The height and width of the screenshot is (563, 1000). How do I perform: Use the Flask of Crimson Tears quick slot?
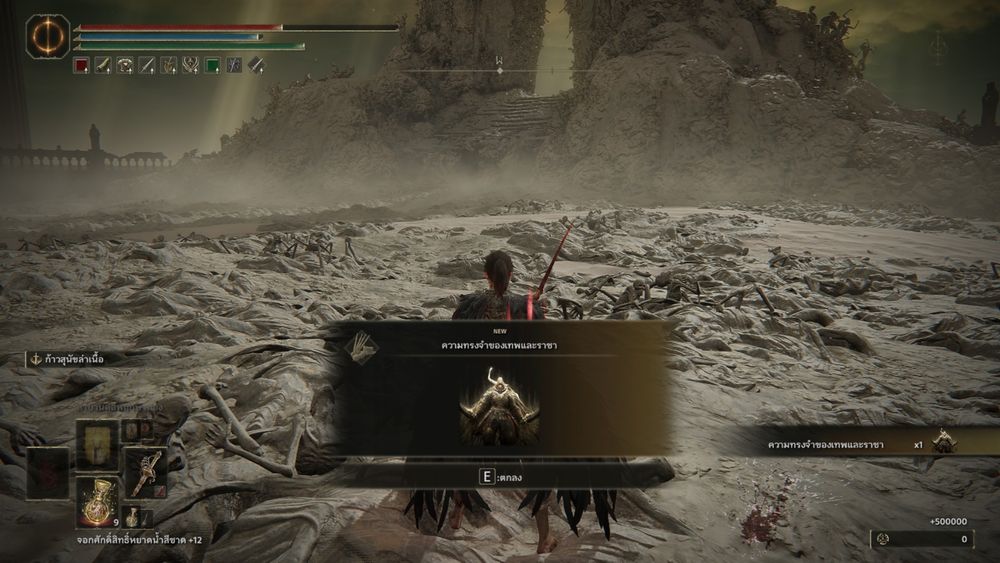[x=97, y=500]
